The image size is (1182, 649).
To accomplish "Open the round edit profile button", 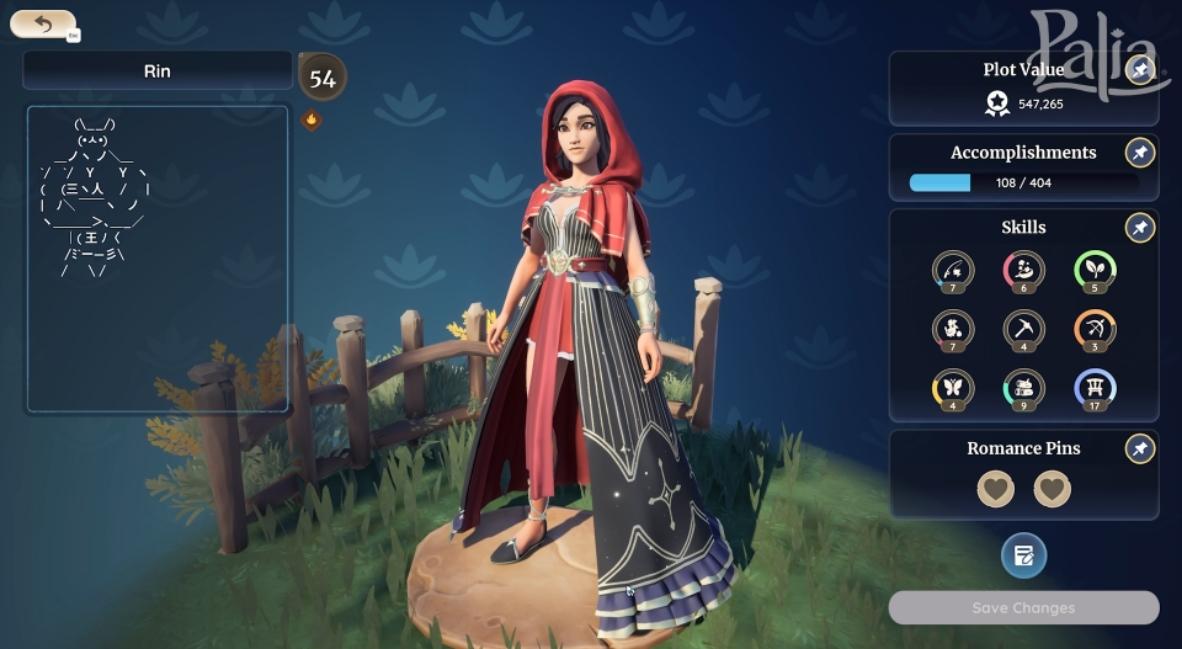I will click(x=1024, y=556).
